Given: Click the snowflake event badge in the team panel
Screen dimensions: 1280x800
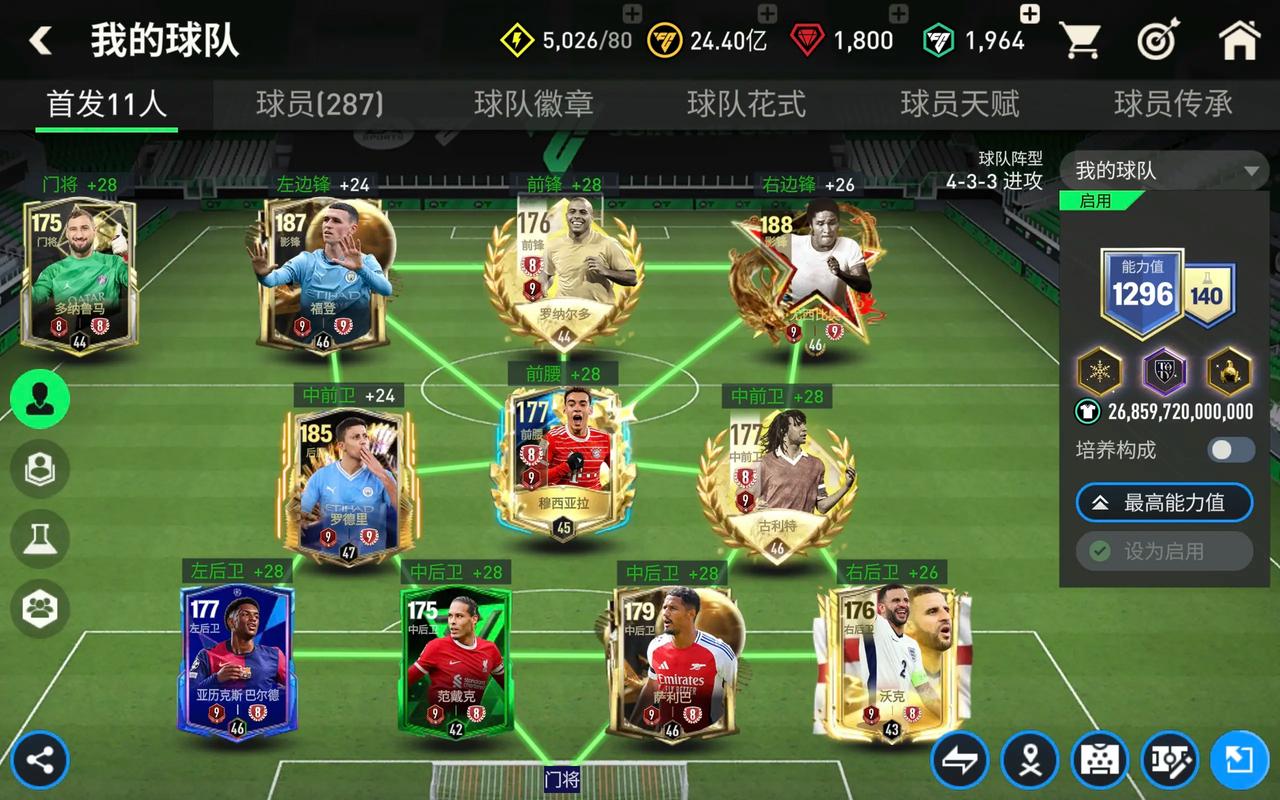Looking at the screenshot, I should 1096,372.
